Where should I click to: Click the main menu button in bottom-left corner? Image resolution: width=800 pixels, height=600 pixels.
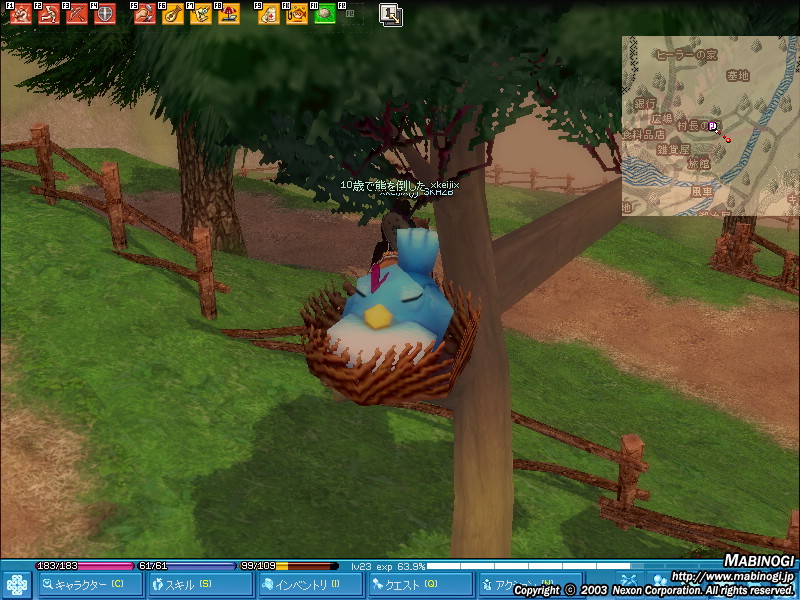click(17, 584)
